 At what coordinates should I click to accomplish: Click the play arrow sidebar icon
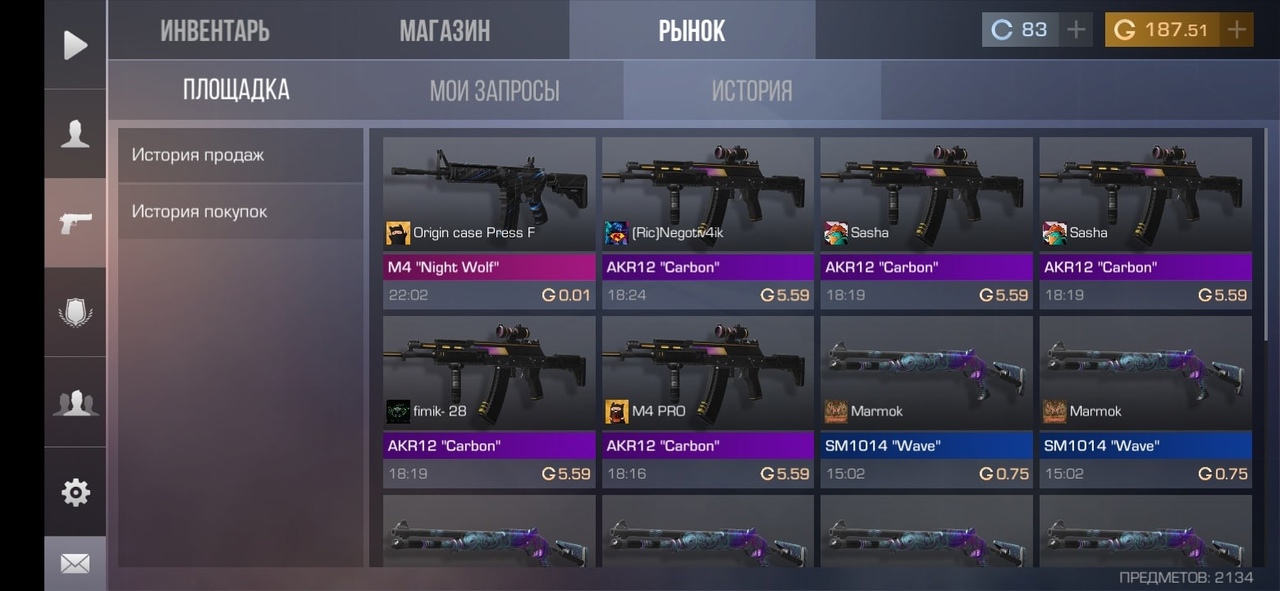pyautogui.click(x=75, y=45)
